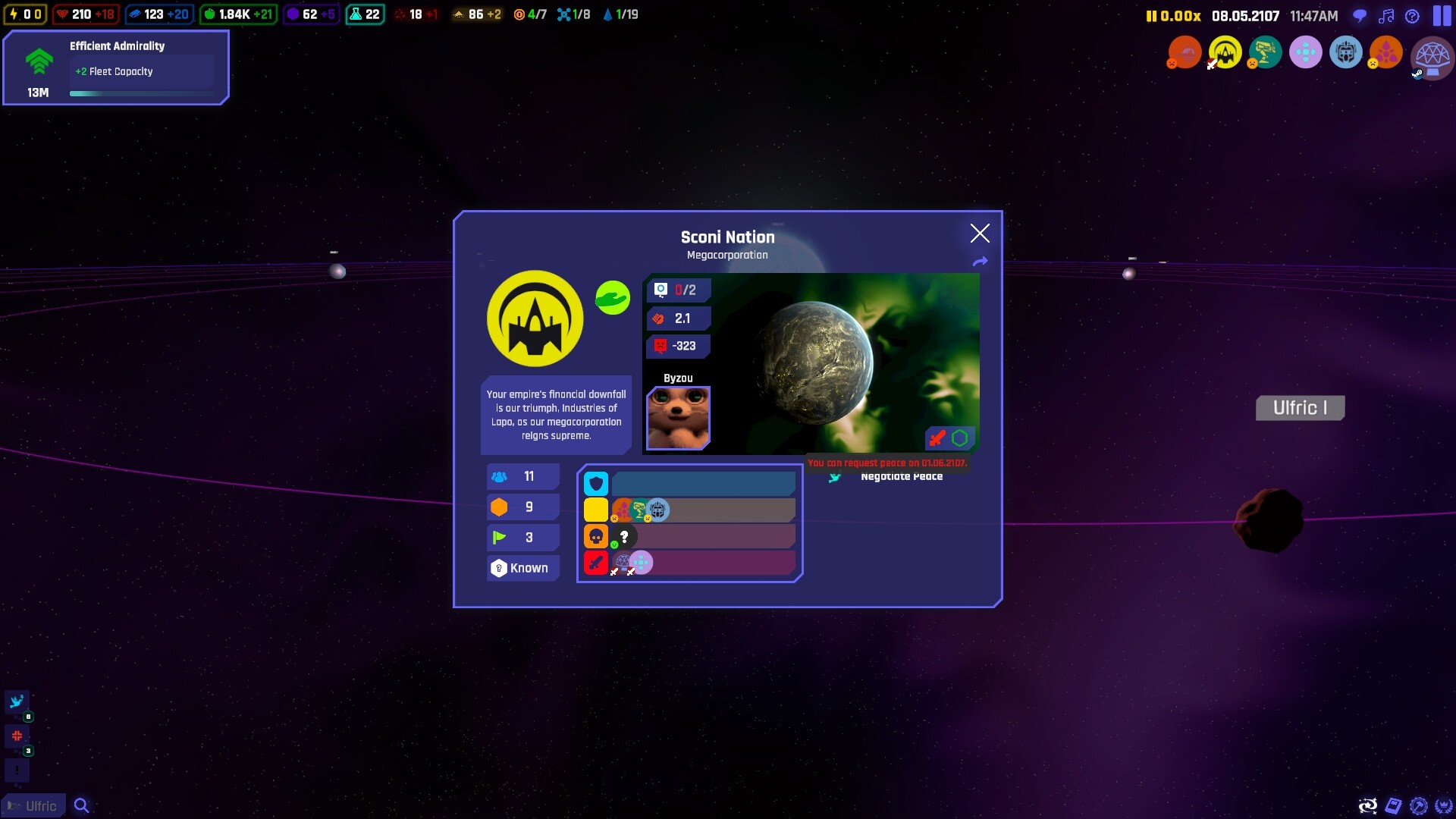Screen dimensions: 1456x819
Task: Open the Ulfric I star system label
Action: pyautogui.click(x=1300, y=407)
